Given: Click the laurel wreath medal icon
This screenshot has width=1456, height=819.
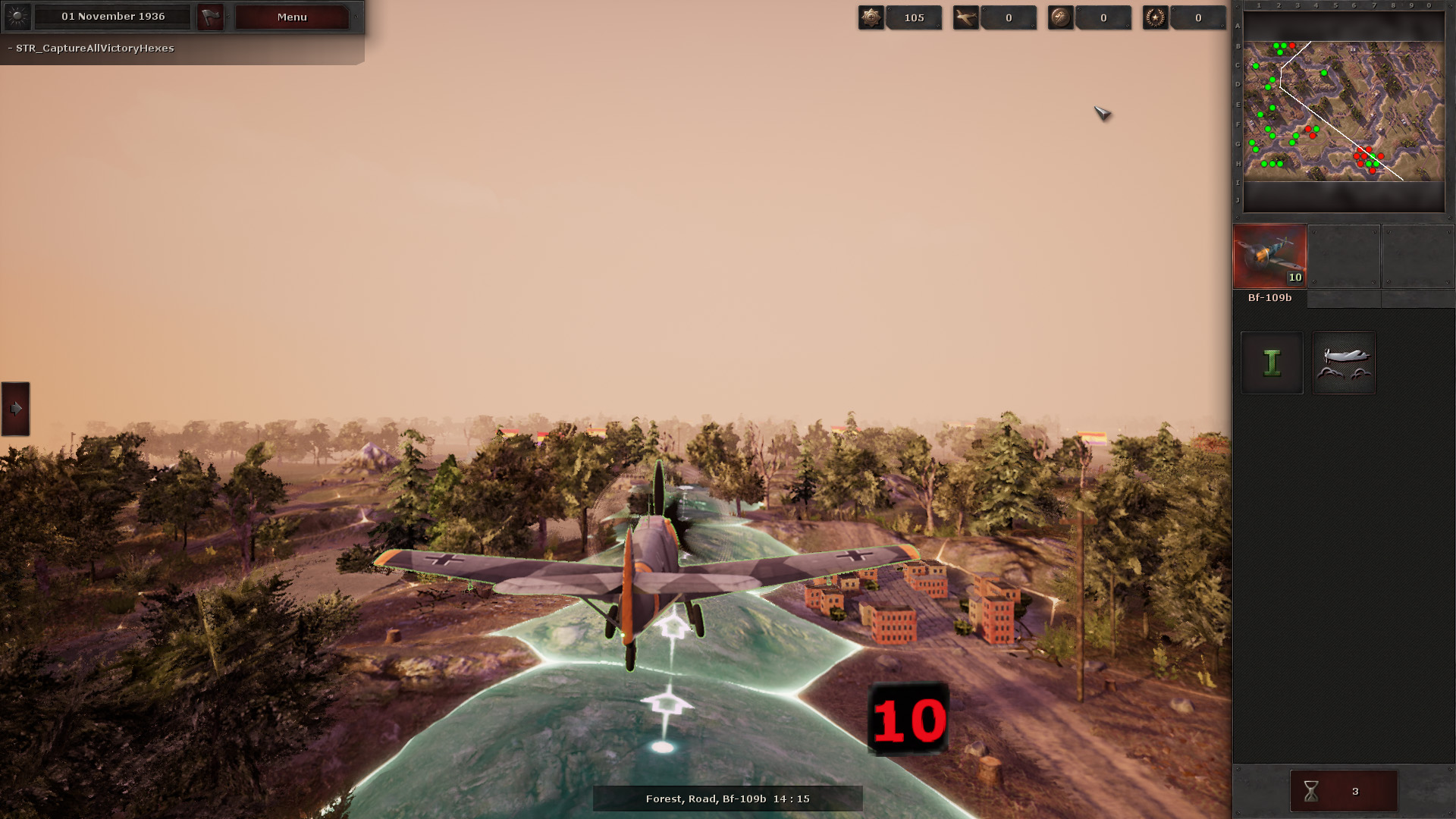Looking at the screenshot, I should pos(1156,17).
